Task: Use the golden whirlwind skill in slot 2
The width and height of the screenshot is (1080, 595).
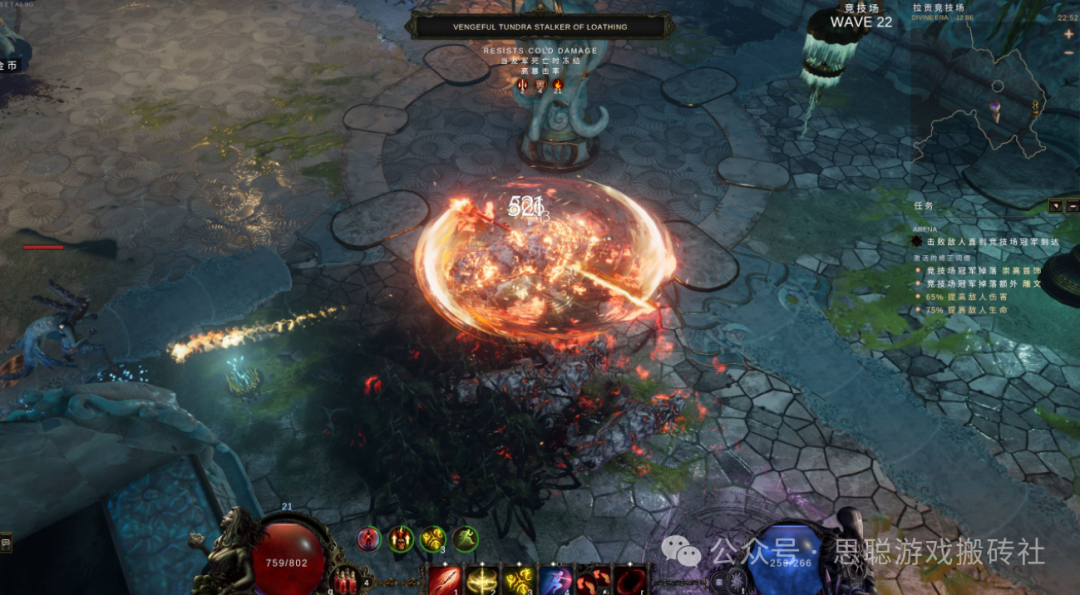Action: (482, 579)
